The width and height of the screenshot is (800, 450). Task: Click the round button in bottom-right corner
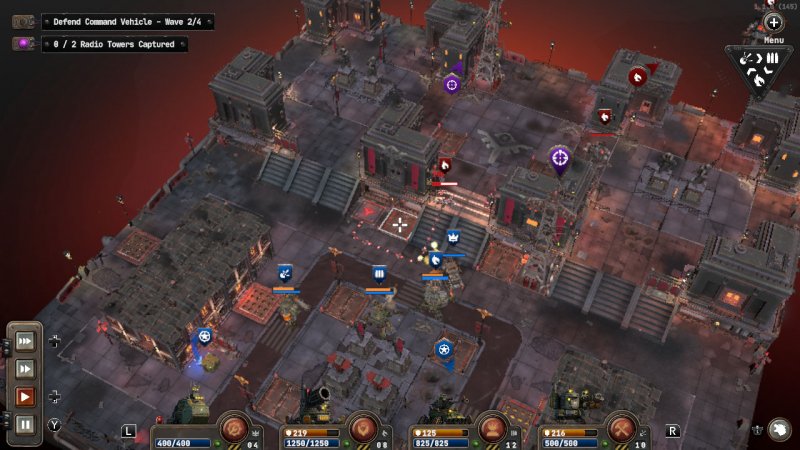point(780,428)
